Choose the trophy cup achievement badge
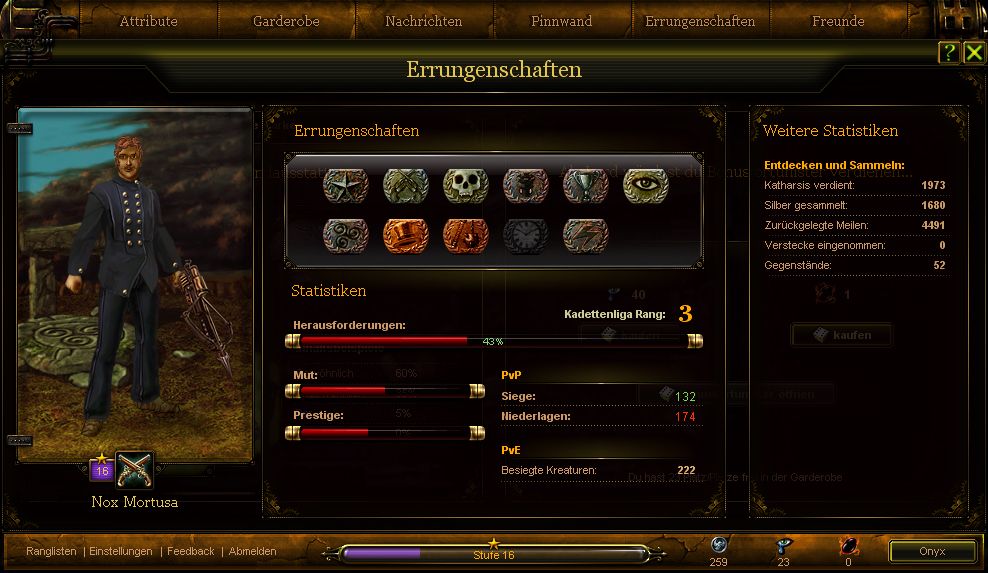 tap(585, 185)
